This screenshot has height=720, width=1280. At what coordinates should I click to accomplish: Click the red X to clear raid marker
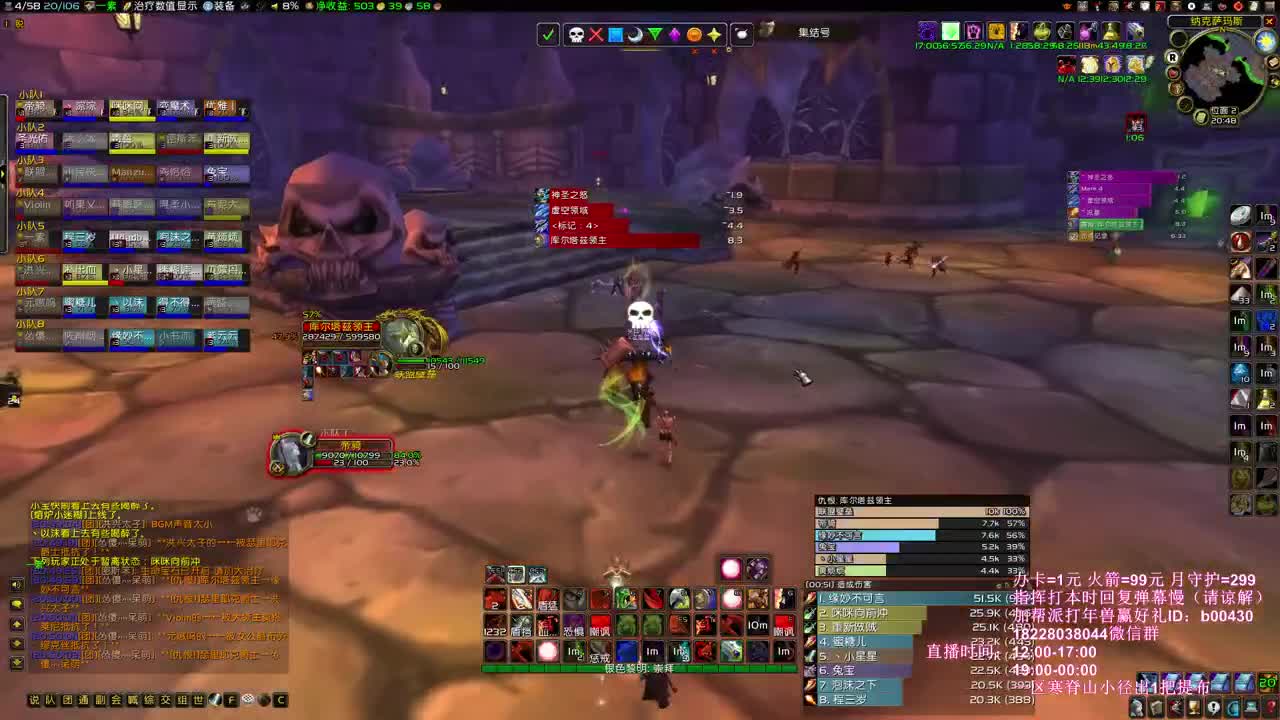(x=596, y=34)
